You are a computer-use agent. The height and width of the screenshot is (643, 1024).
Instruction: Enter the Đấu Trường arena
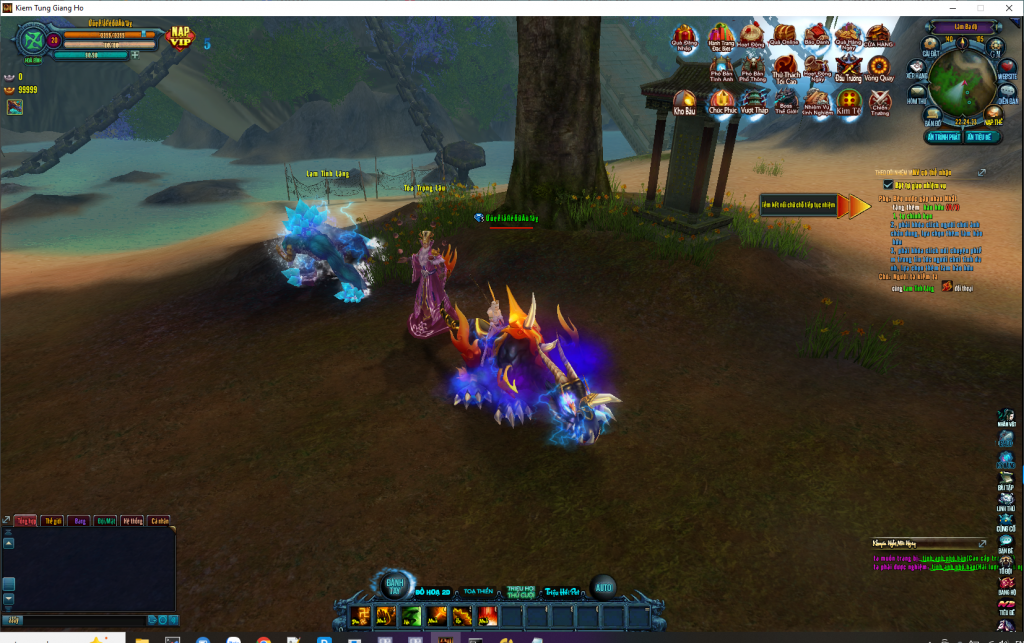click(848, 67)
